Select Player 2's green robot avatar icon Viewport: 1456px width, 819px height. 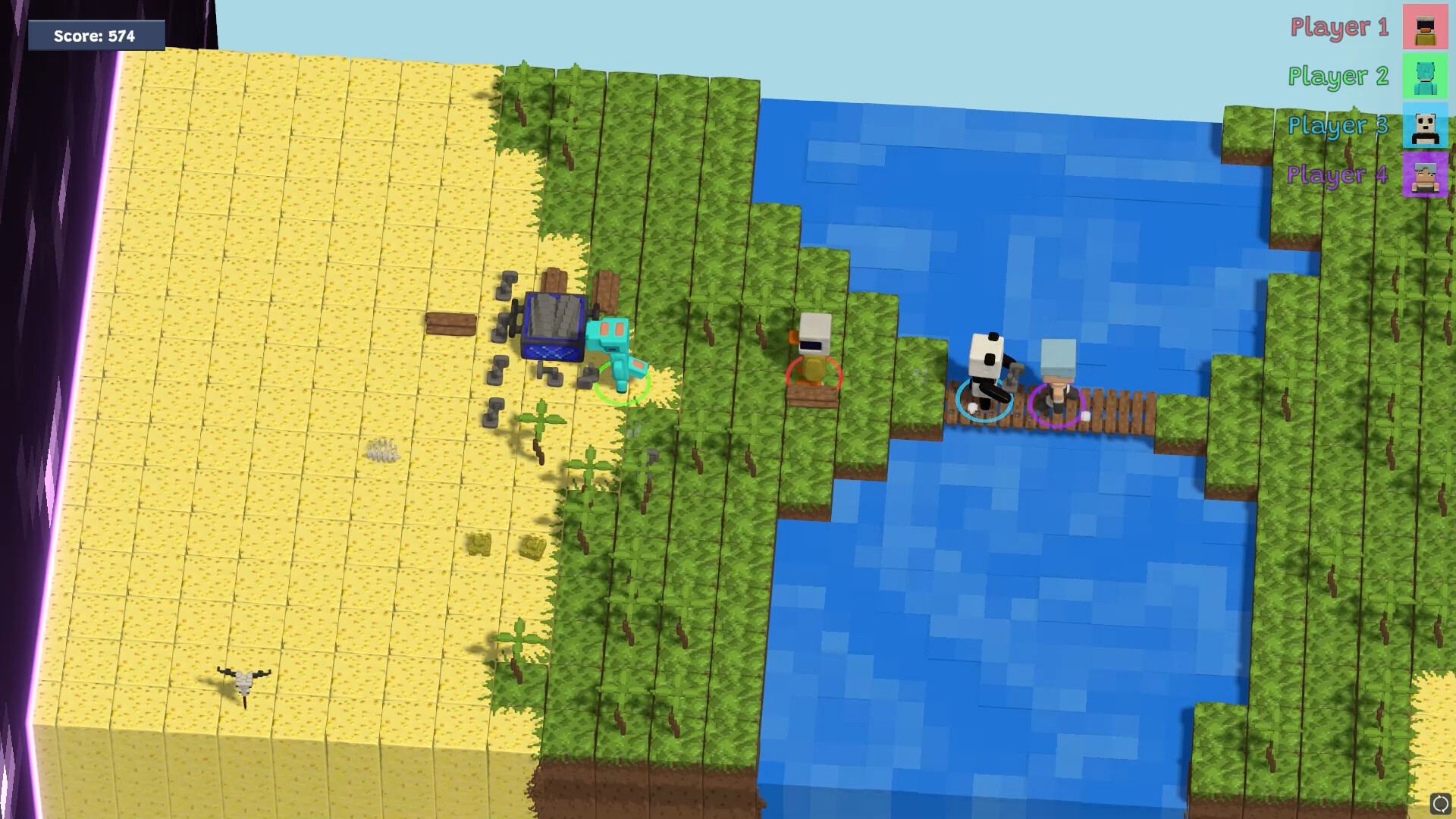point(1424,77)
